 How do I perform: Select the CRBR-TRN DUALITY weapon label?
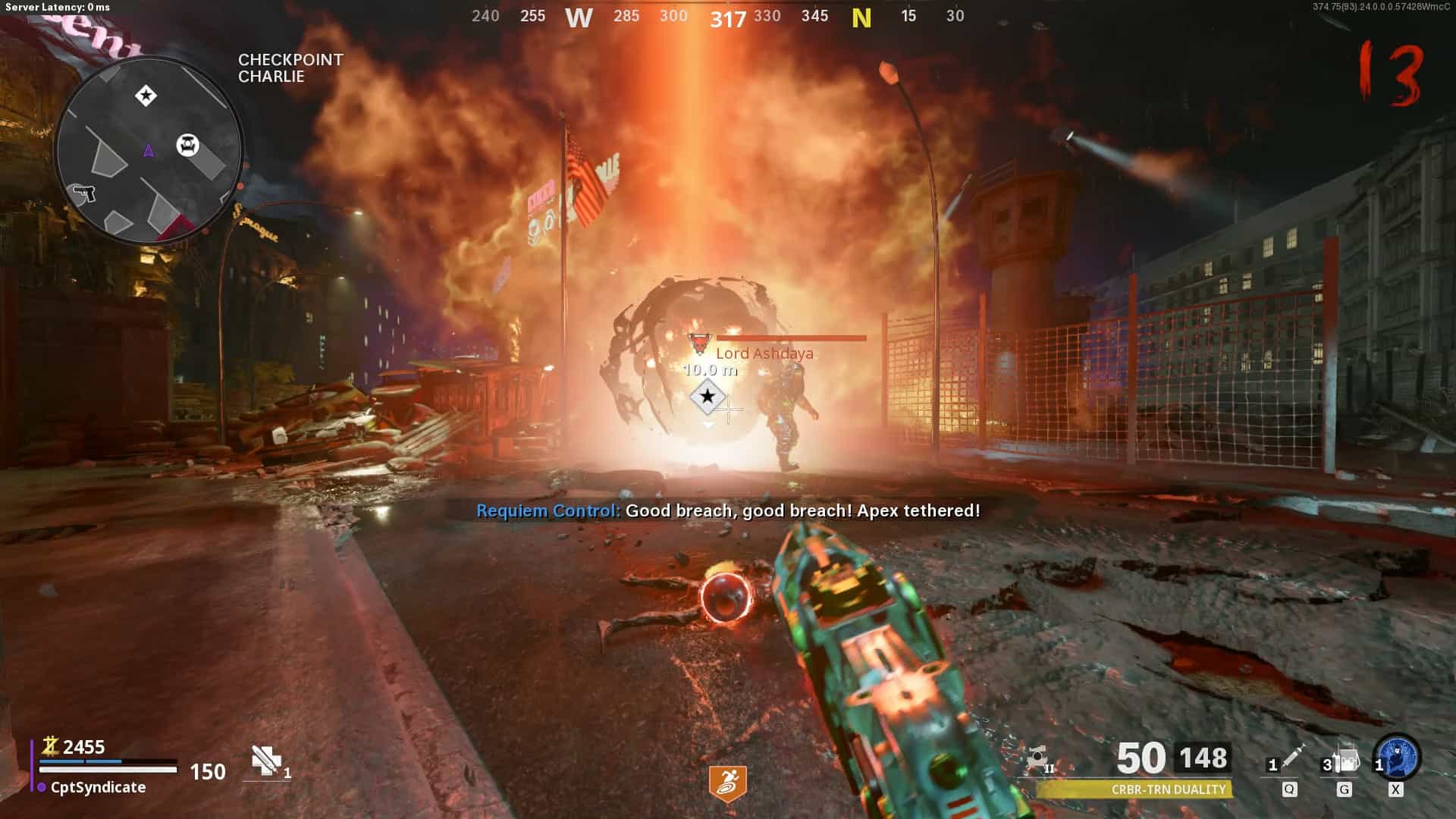point(1168,789)
